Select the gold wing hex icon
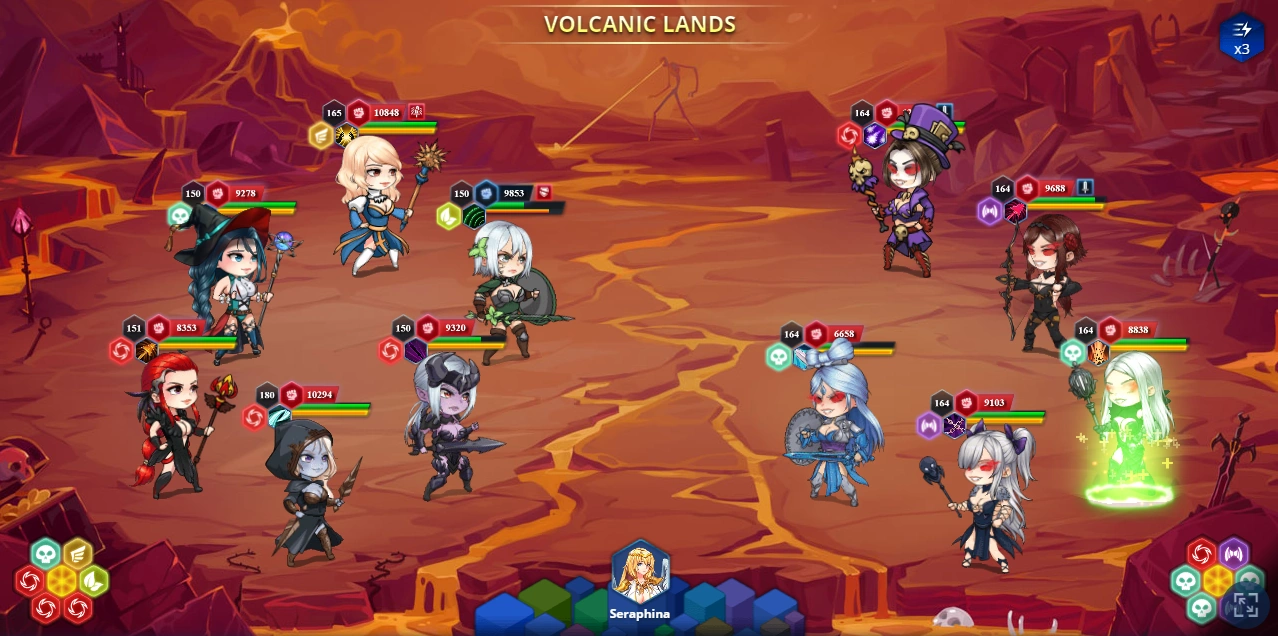The height and width of the screenshot is (636, 1278). pos(78,554)
